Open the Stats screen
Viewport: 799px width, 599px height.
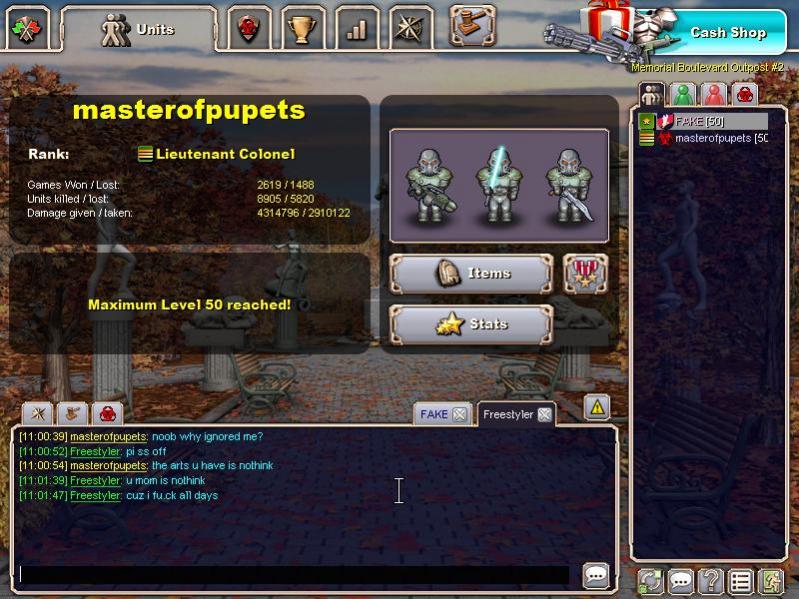click(x=470, y=324)
